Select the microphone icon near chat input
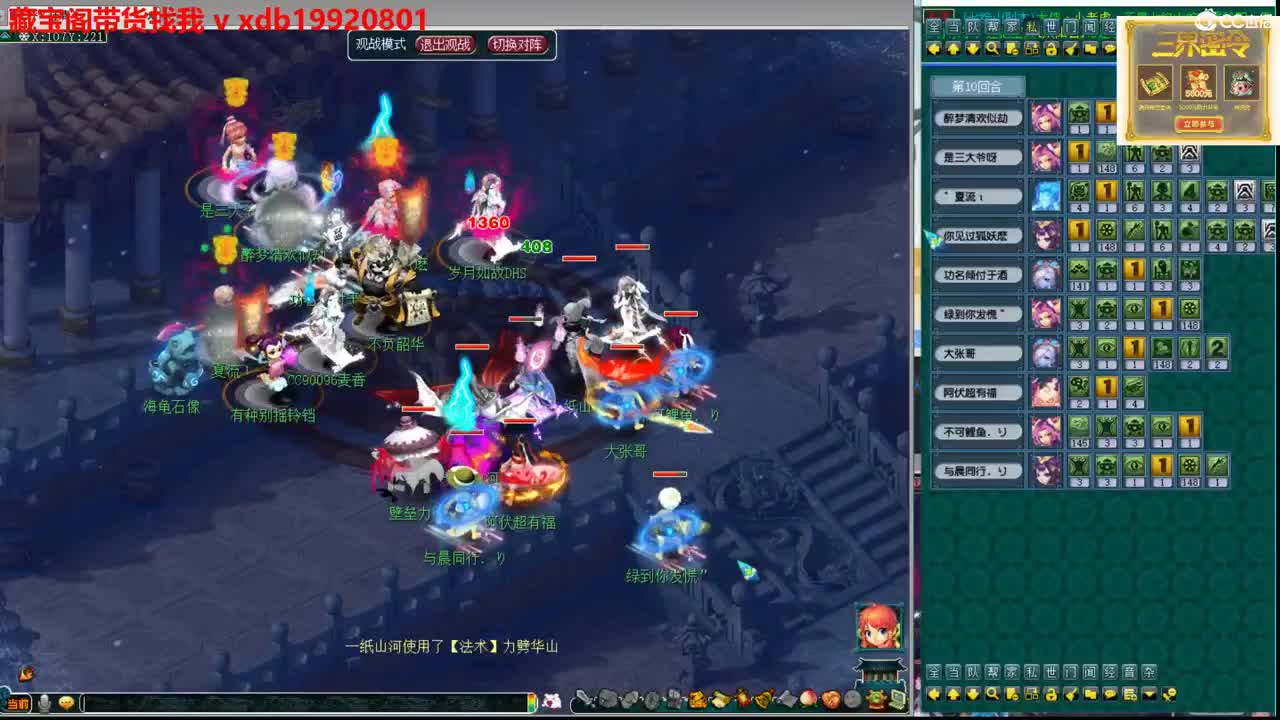The image size is (1280, 720). [x=43, y=702]
